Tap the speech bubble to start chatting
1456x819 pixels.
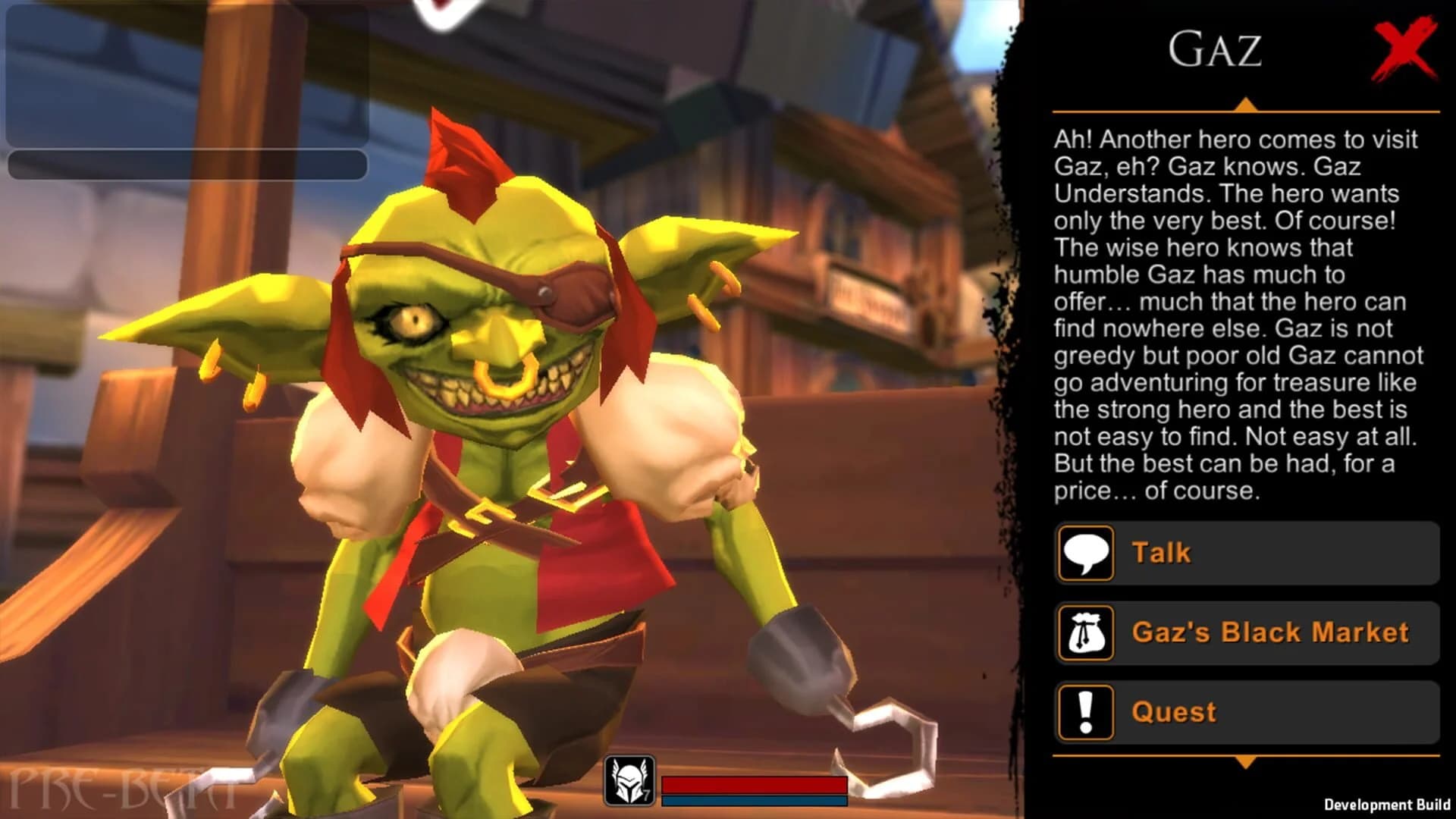coord(1086,553)
